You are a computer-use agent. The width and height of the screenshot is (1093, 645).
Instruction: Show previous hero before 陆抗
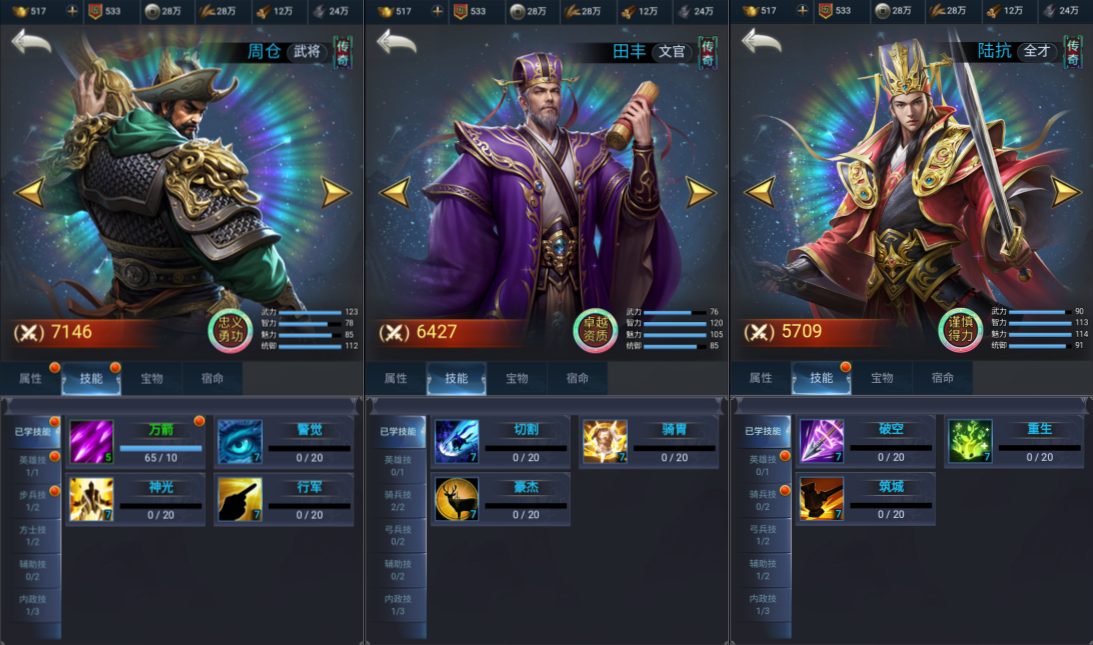[x=760, y=191]
